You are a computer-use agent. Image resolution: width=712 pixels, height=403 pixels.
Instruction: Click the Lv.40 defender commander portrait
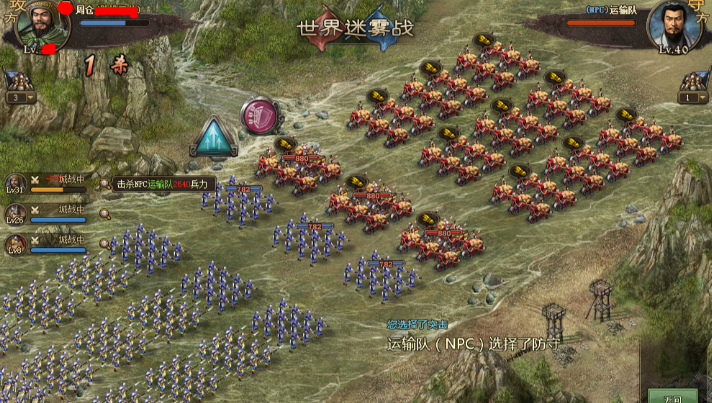[x=675, y=27]
